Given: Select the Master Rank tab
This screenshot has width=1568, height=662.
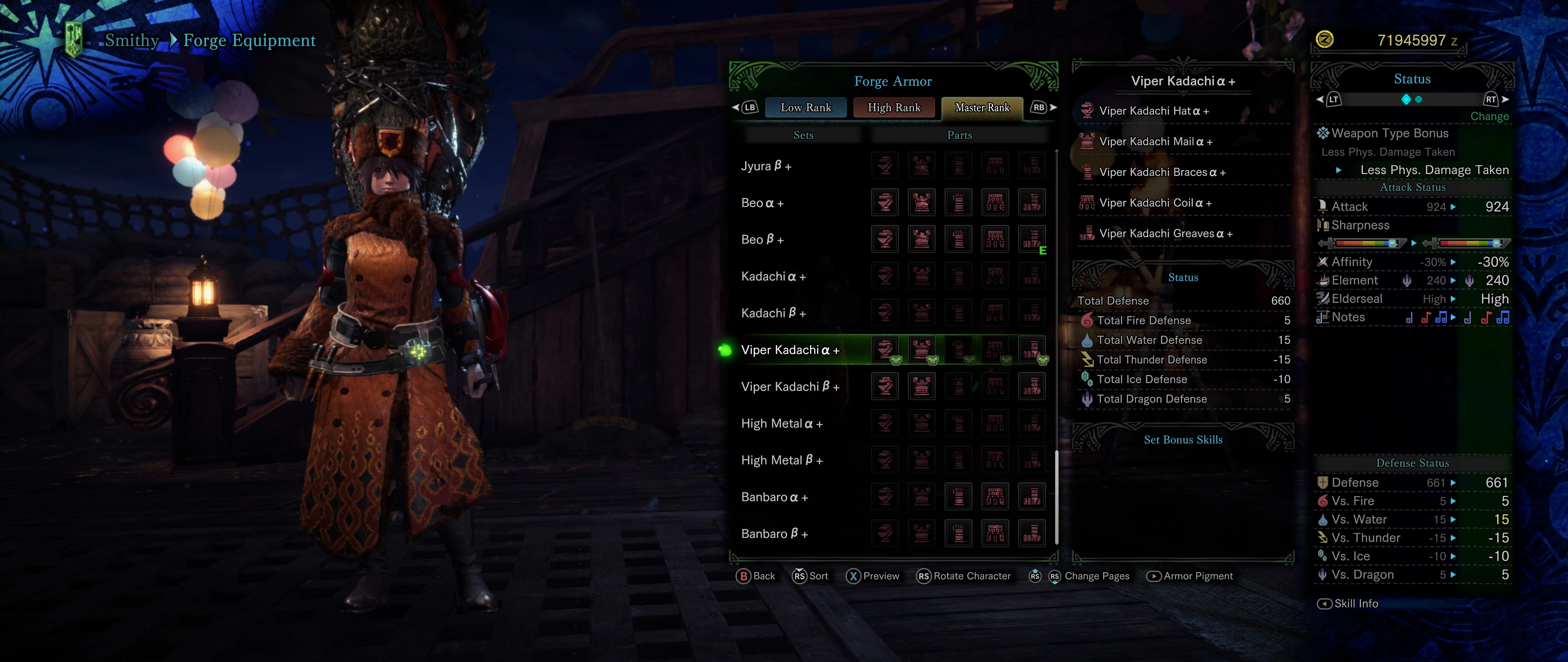Looking at the screenshot, I should 982,108.
